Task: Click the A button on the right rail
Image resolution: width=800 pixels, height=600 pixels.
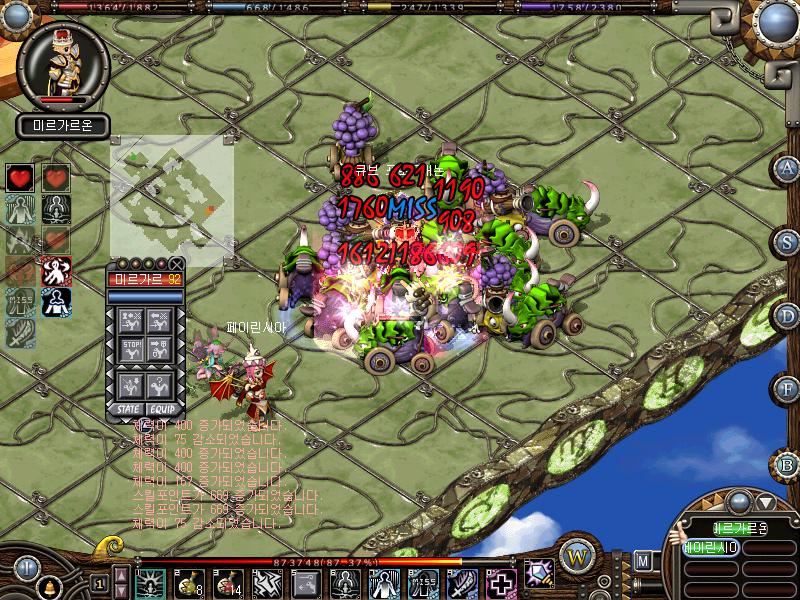Action: pyautogui.click(x=789, y=168)
